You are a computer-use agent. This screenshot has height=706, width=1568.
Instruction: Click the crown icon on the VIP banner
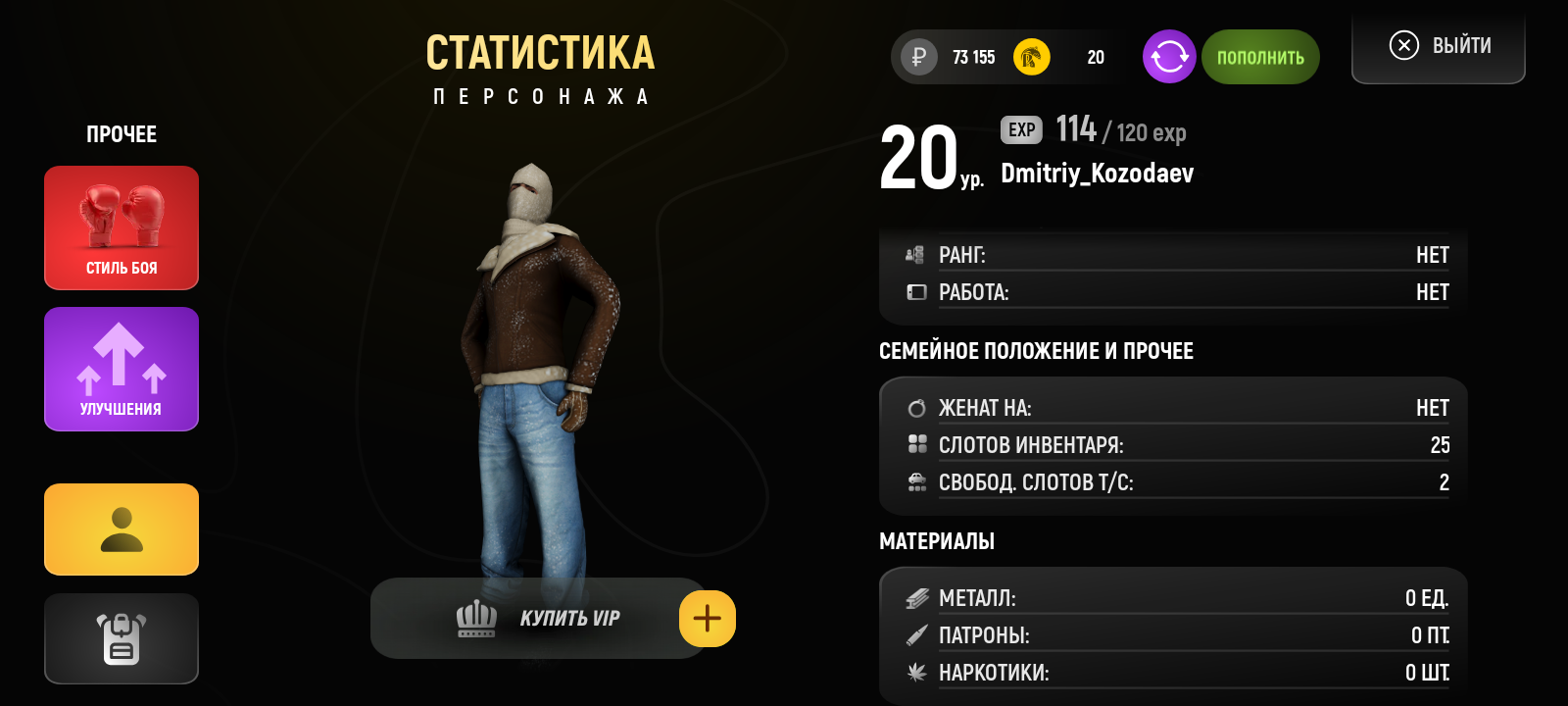474,619
